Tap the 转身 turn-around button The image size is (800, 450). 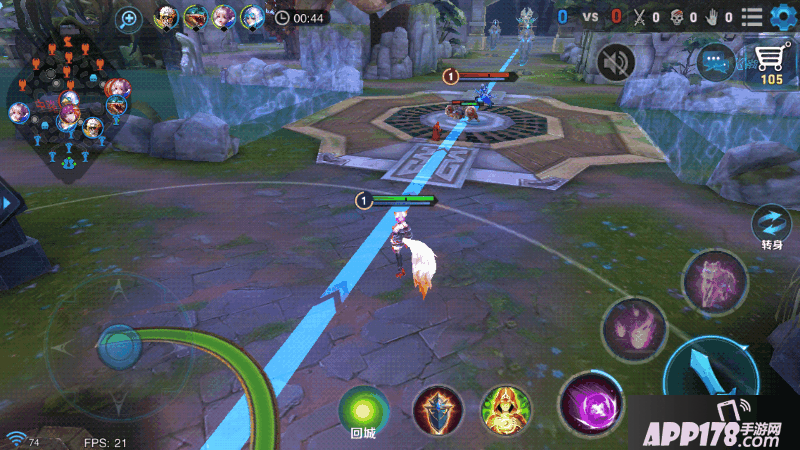(772, 224)
